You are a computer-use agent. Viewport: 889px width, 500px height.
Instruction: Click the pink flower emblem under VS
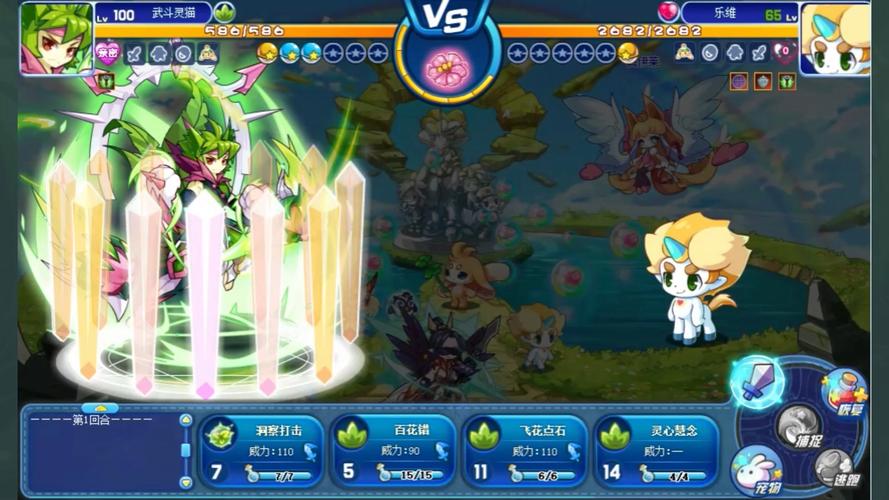click(x=444, y=68)
